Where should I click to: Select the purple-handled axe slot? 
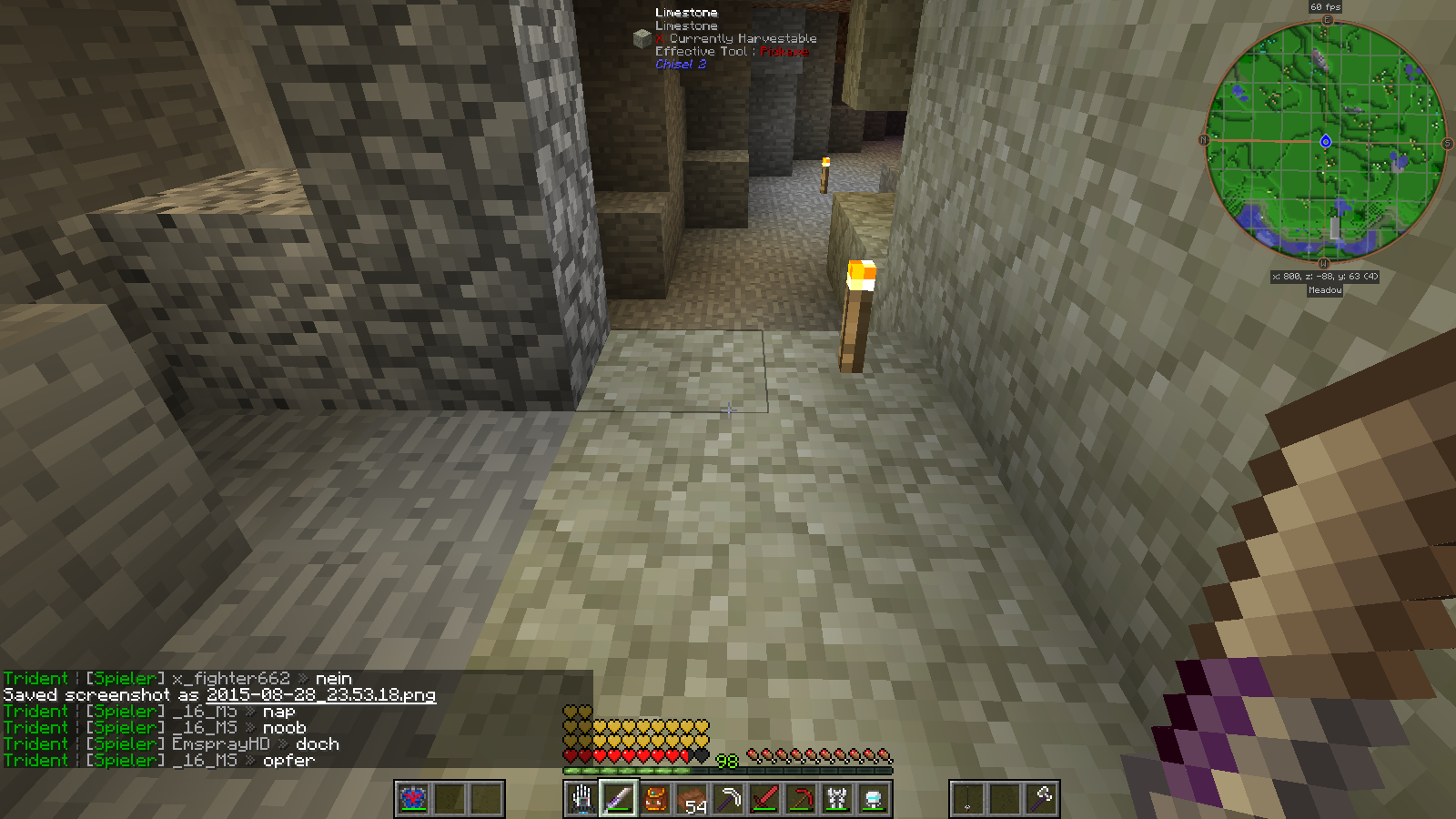pyautogui.click(x=1042, y=799)
